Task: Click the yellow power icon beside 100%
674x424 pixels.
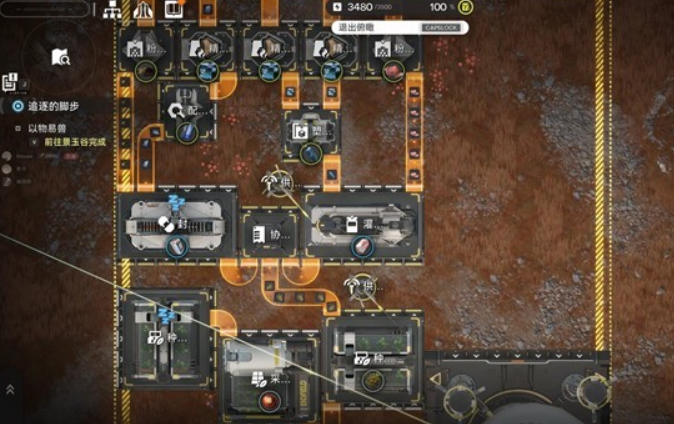Action: coord(466,8)
